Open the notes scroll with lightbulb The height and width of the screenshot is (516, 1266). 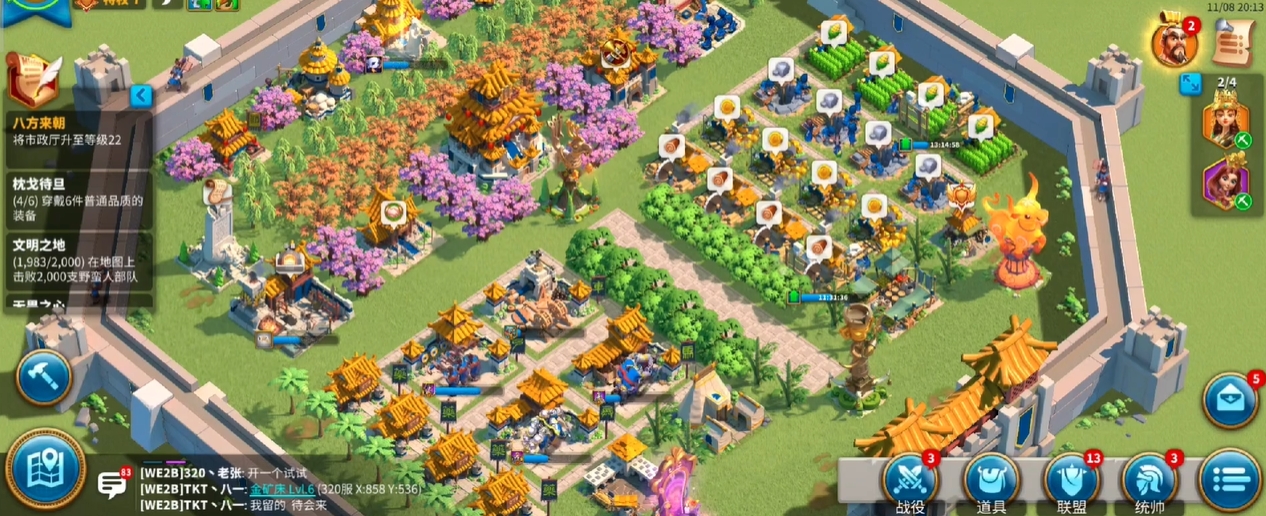[x=1234, y=41]
